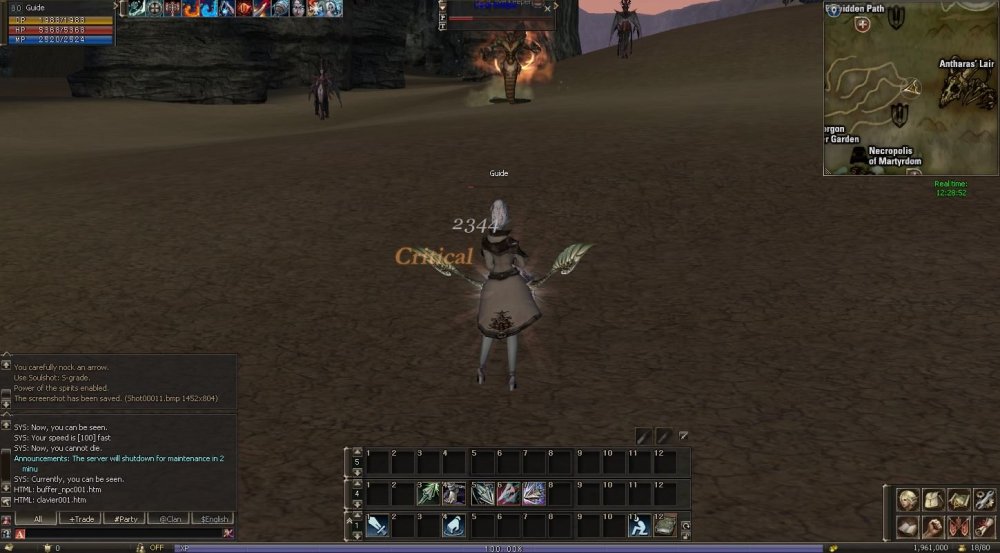Click the chat text input field
Image resolution: width=1000 pixels, height=553 pixels.
point(120,534)
